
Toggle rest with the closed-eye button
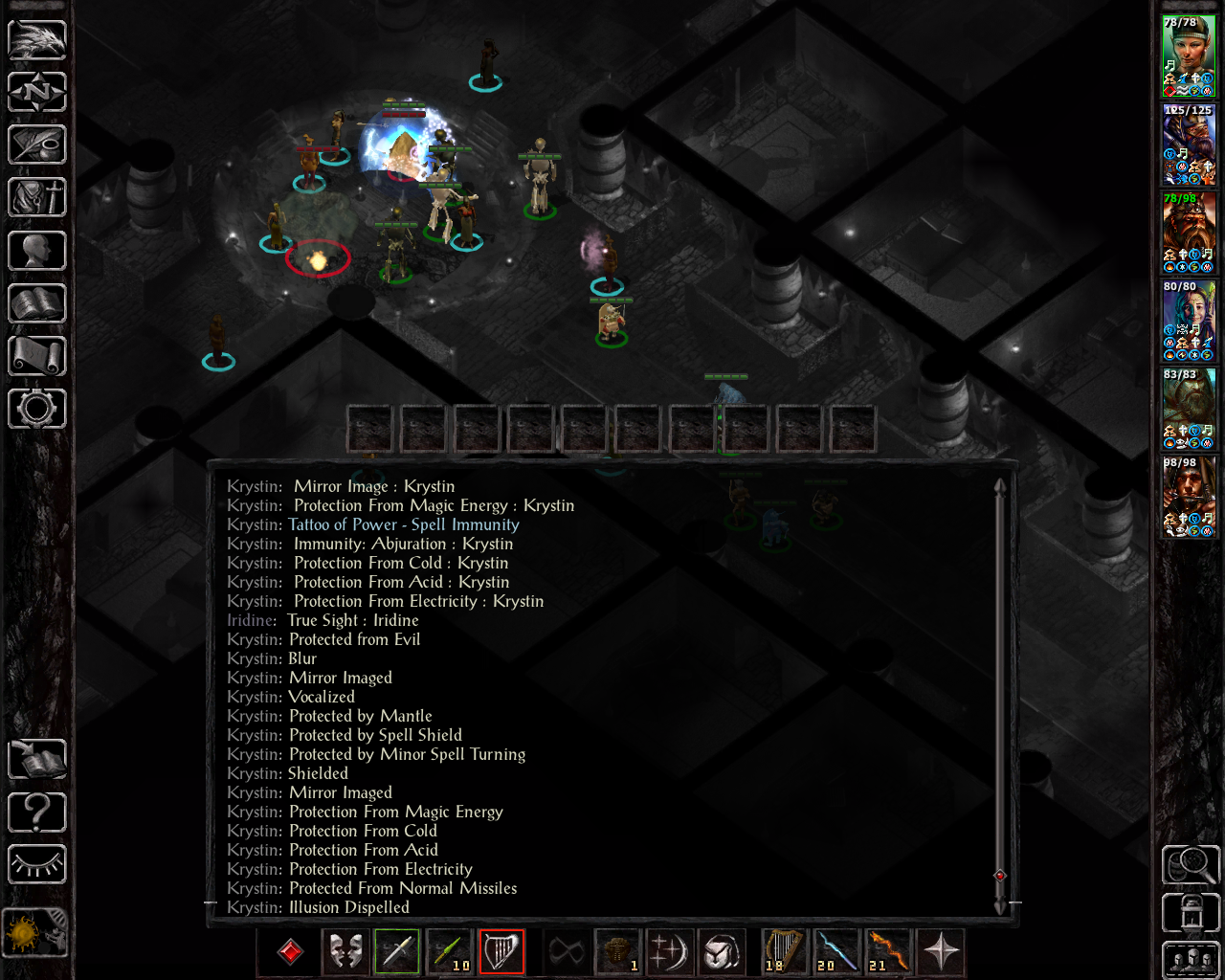point(37,865)
